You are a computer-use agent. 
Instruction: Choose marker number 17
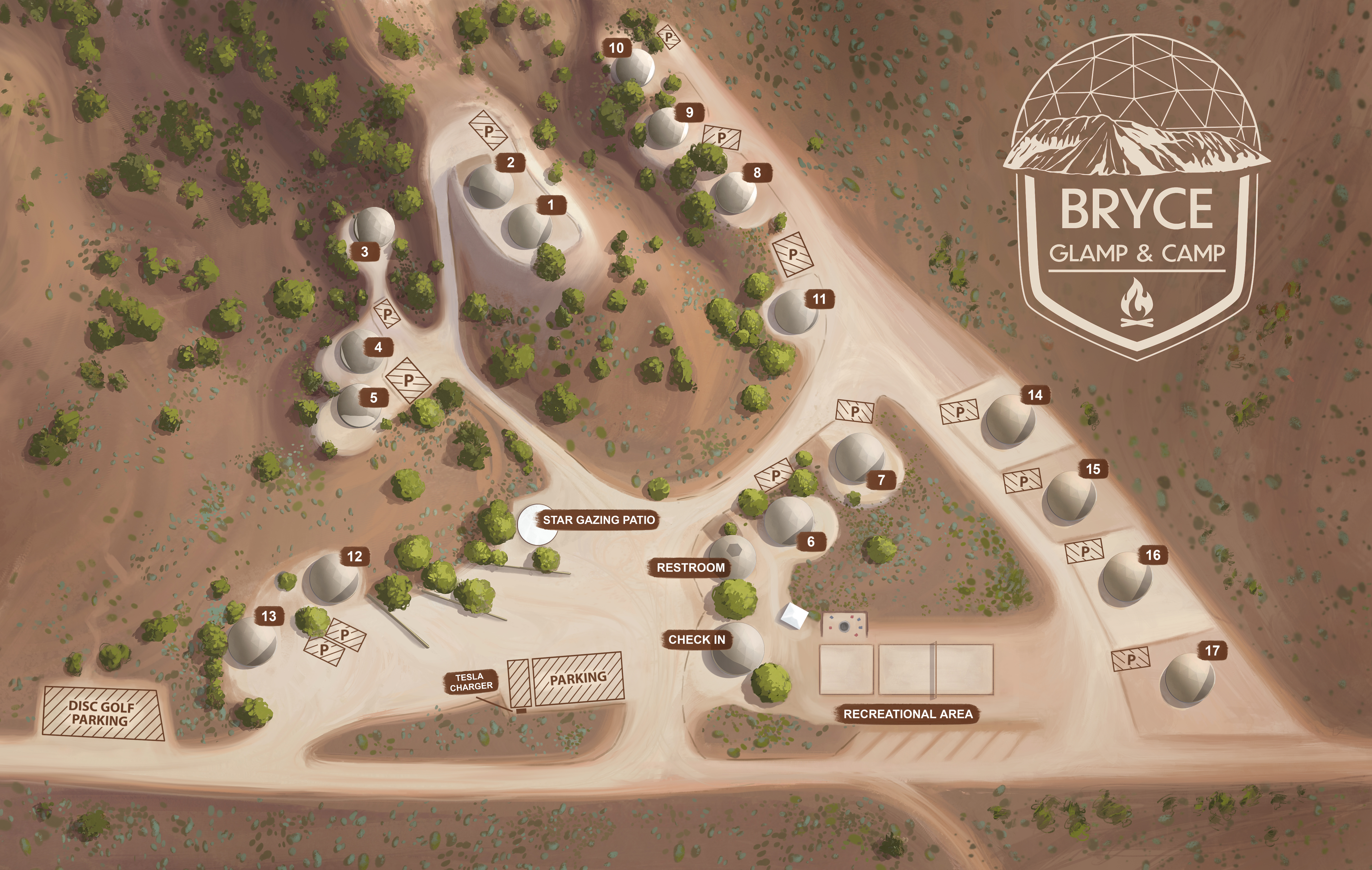point(1212,651)
